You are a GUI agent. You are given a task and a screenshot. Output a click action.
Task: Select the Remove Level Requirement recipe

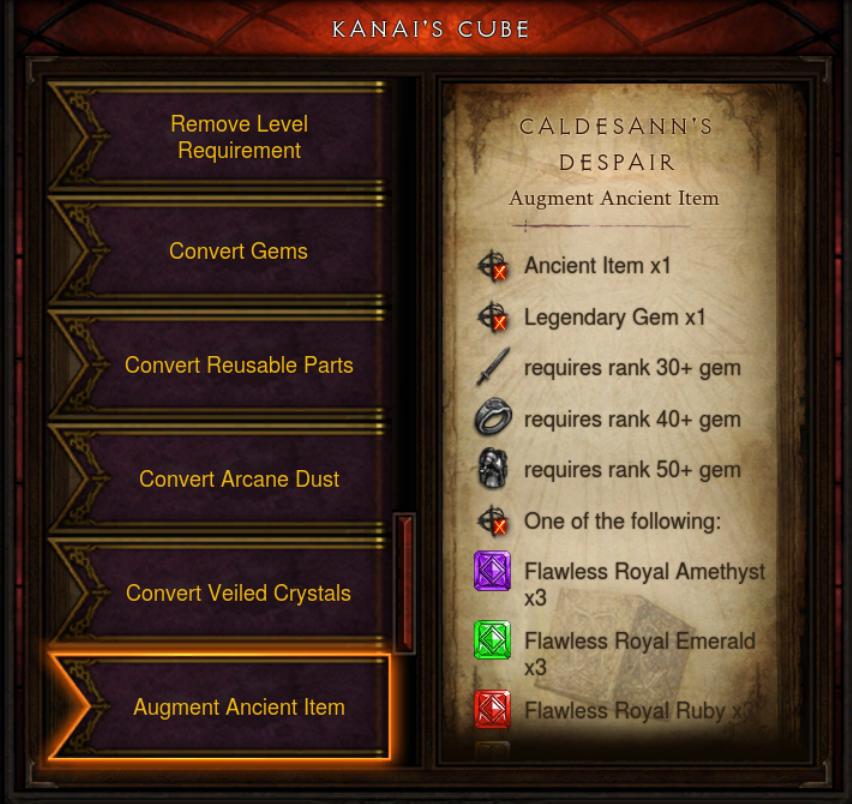[x=238, y=137]
